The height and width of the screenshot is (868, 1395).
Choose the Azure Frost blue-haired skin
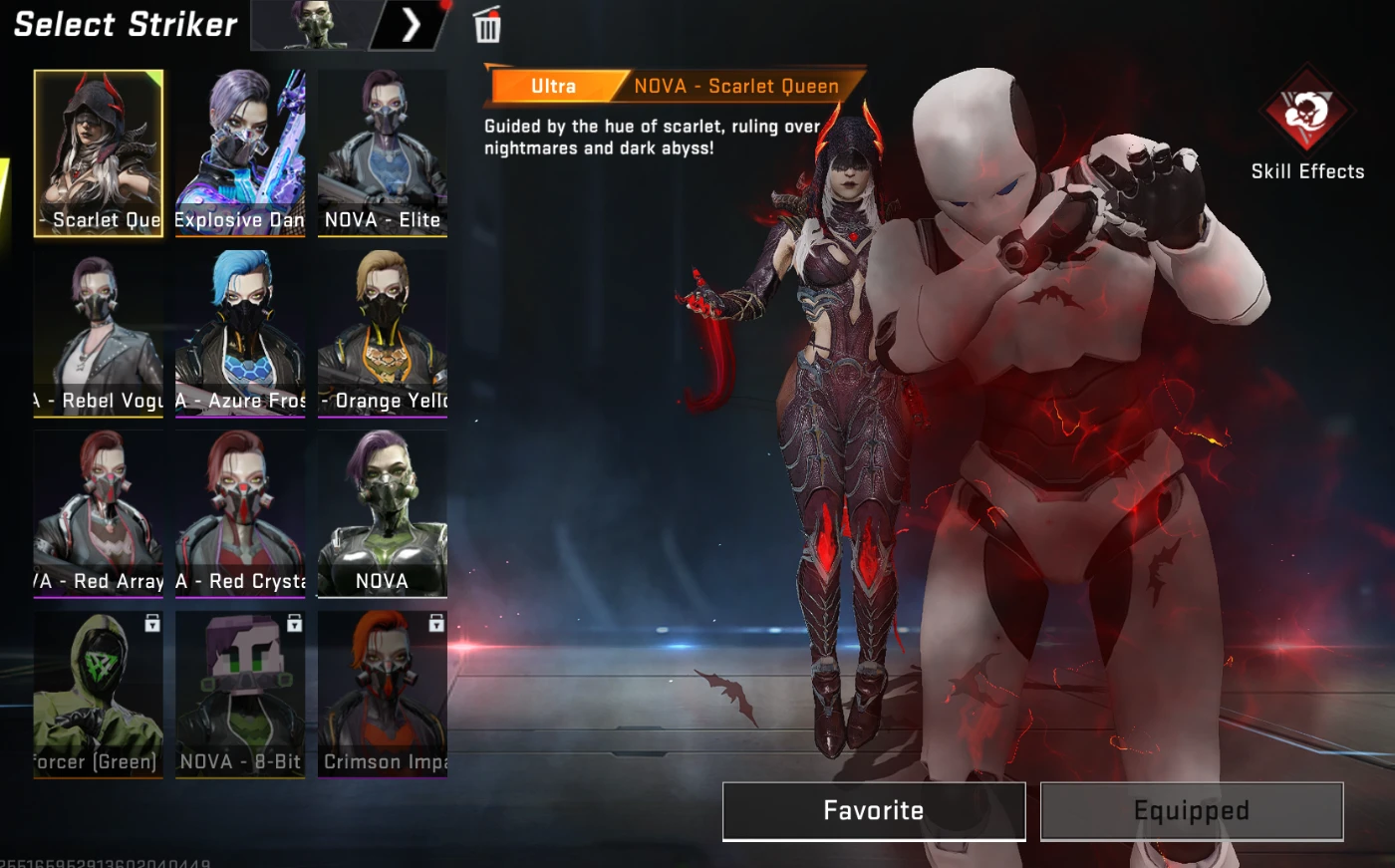240,333
